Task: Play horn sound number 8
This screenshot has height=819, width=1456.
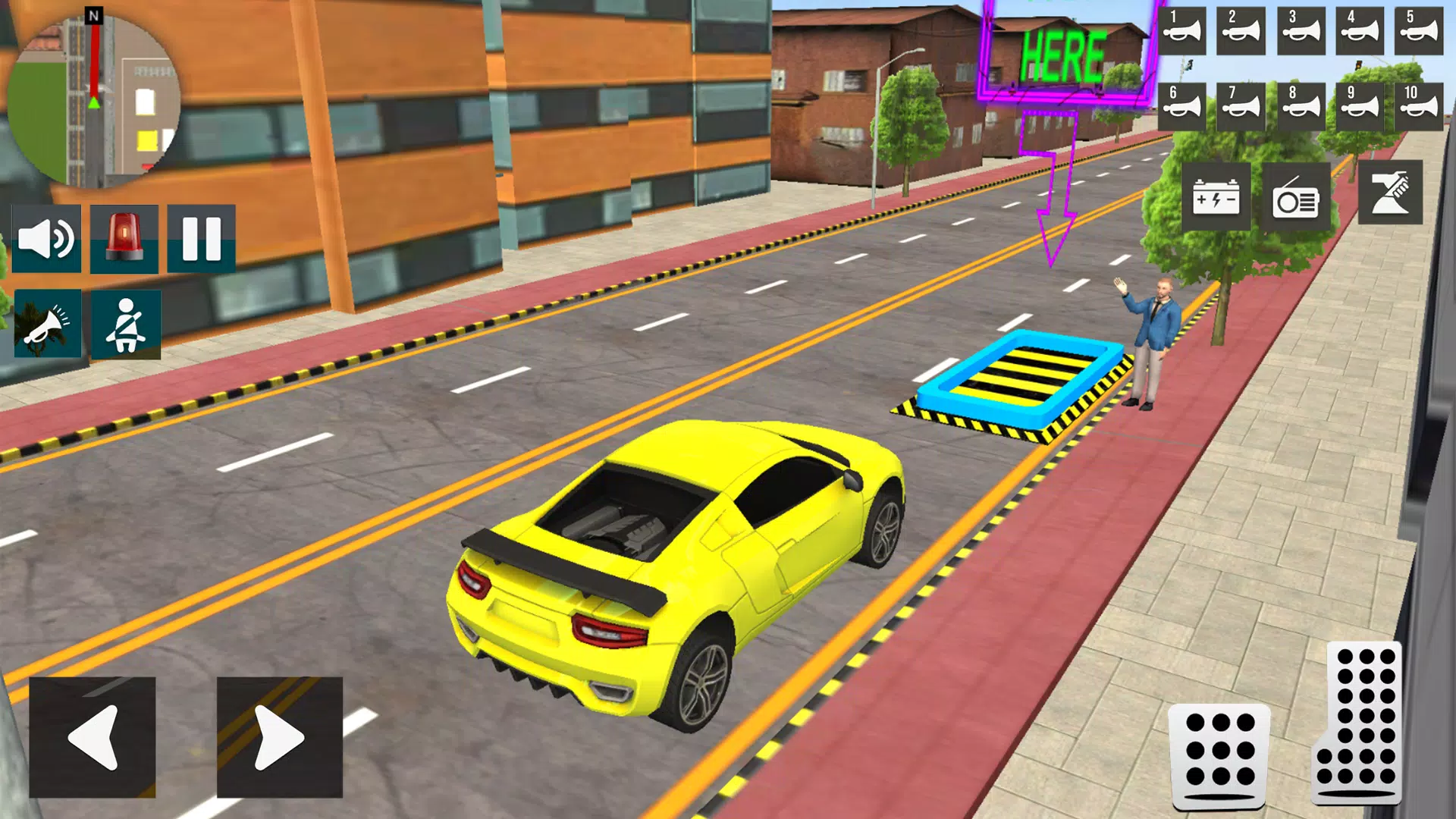Action: pos(1301,106)
